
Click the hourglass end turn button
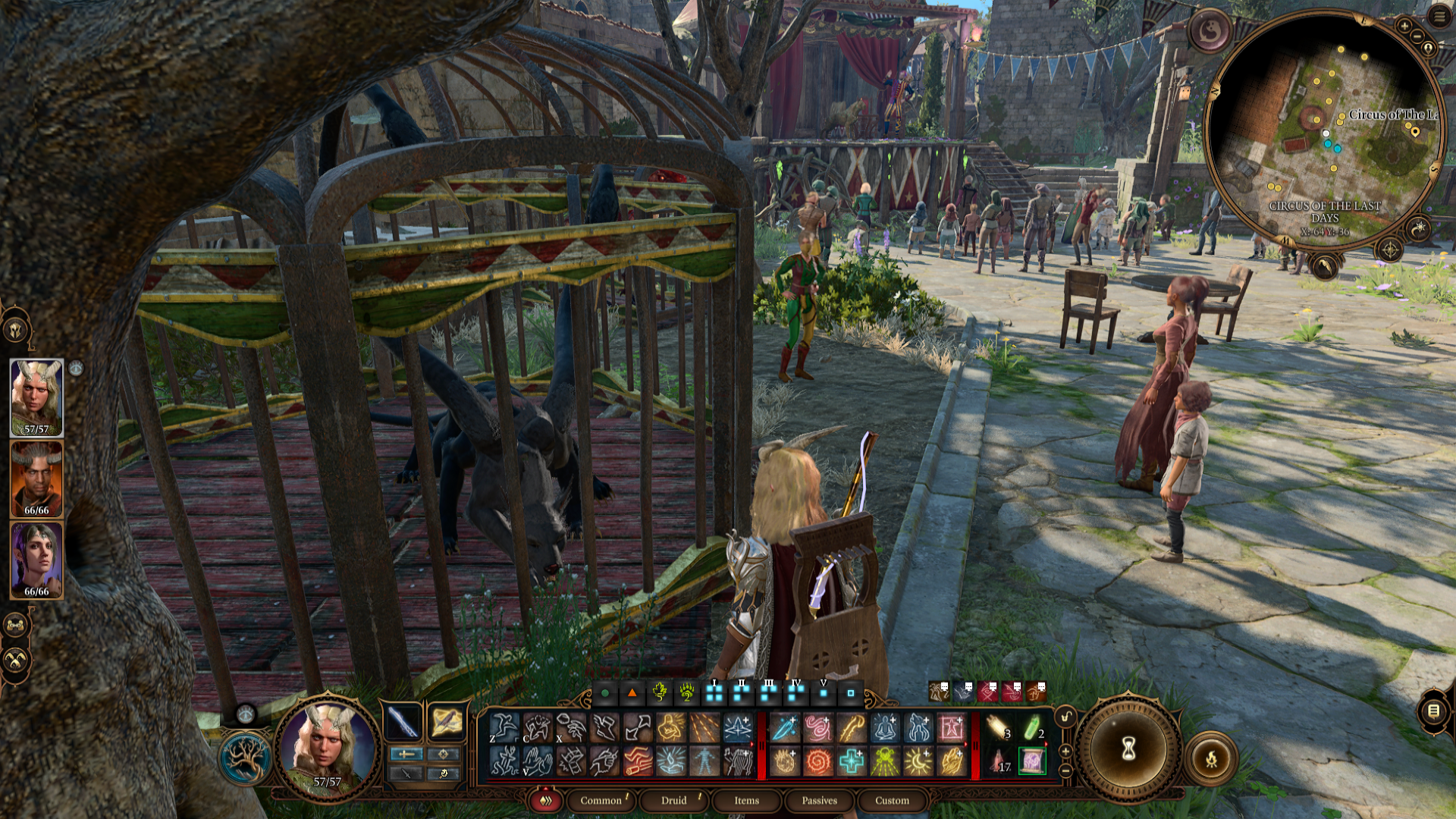[x=1128, y=750]
